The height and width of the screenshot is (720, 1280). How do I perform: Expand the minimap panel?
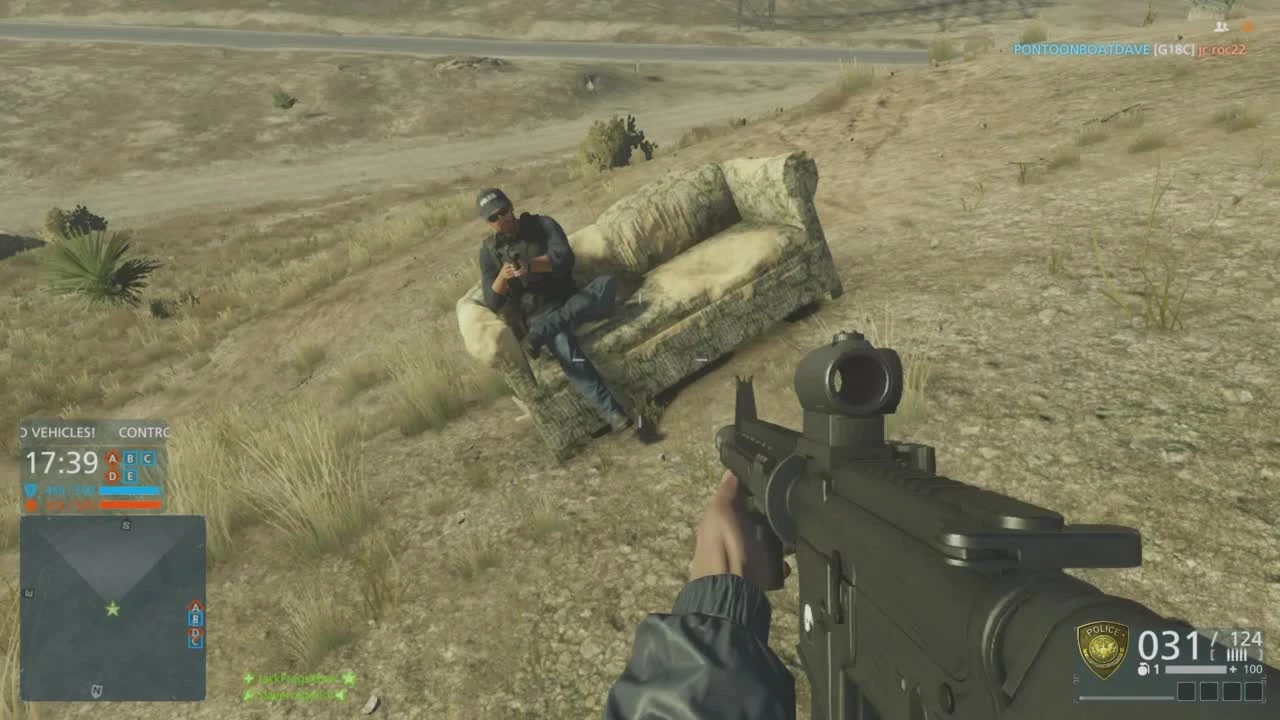[113, 610]
